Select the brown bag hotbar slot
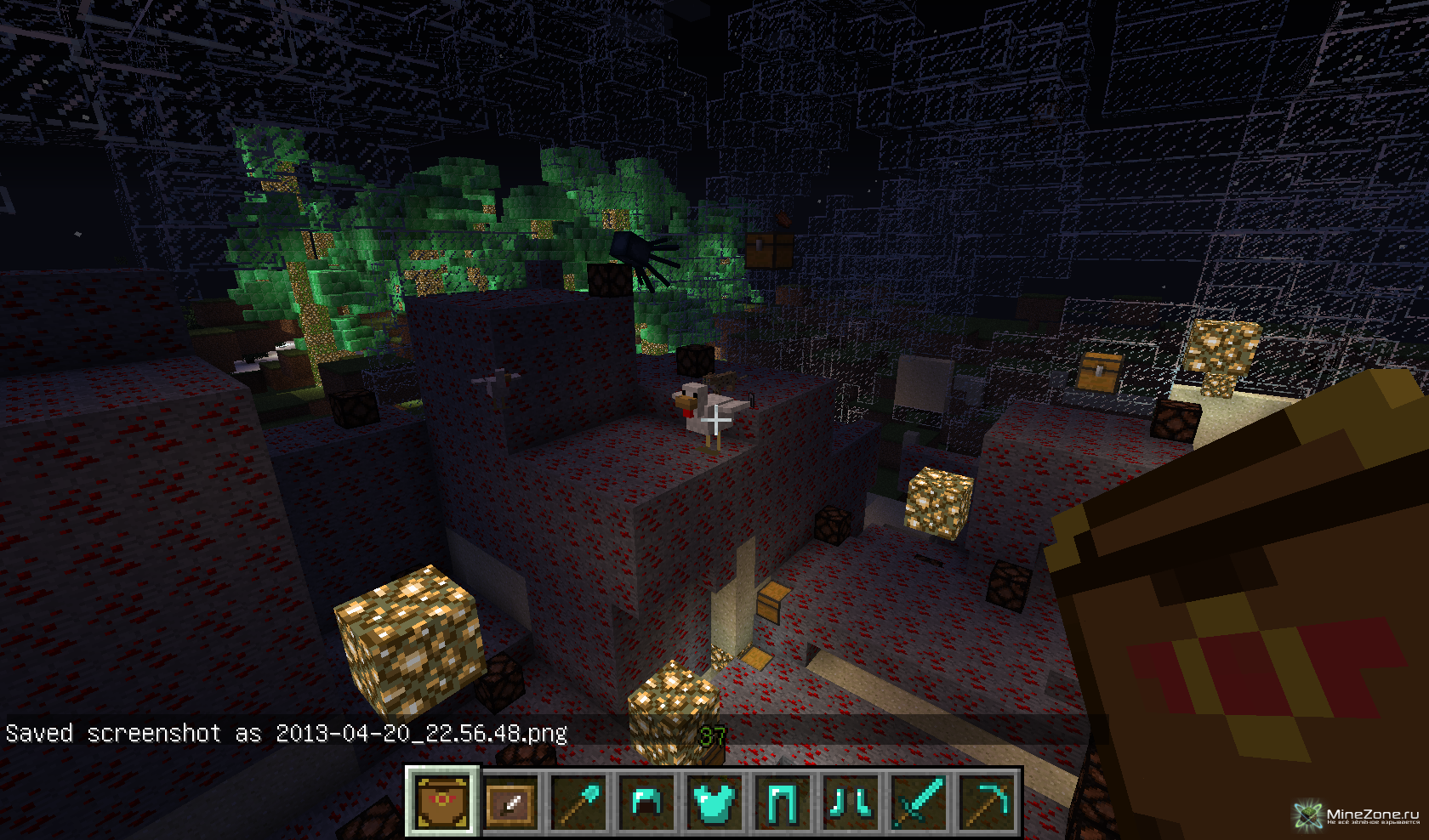Viewport: 1429px width, 840px height. tap(442, 802)
